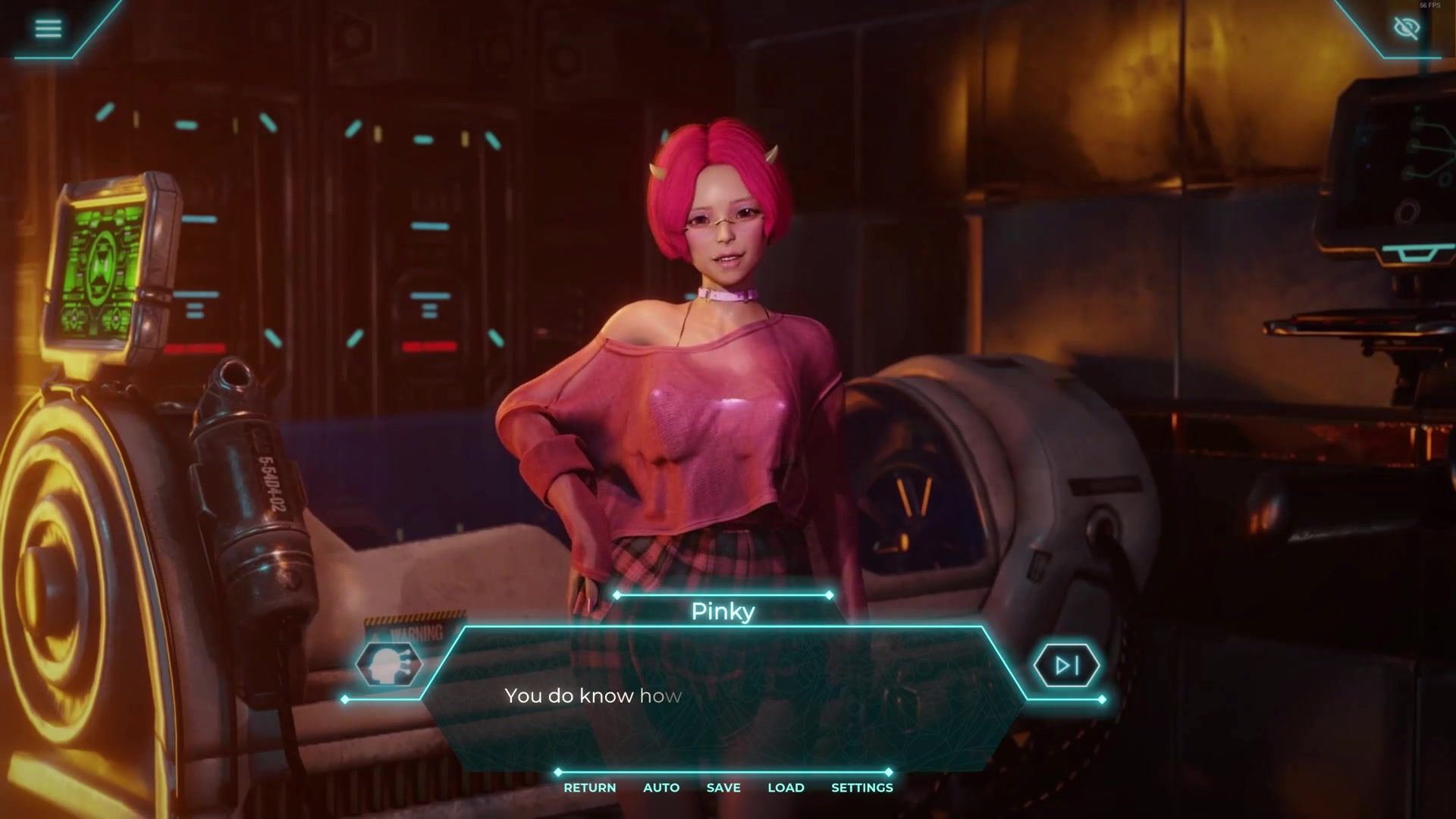Skip forward with the next-dialogue button

click(1067, 665)
